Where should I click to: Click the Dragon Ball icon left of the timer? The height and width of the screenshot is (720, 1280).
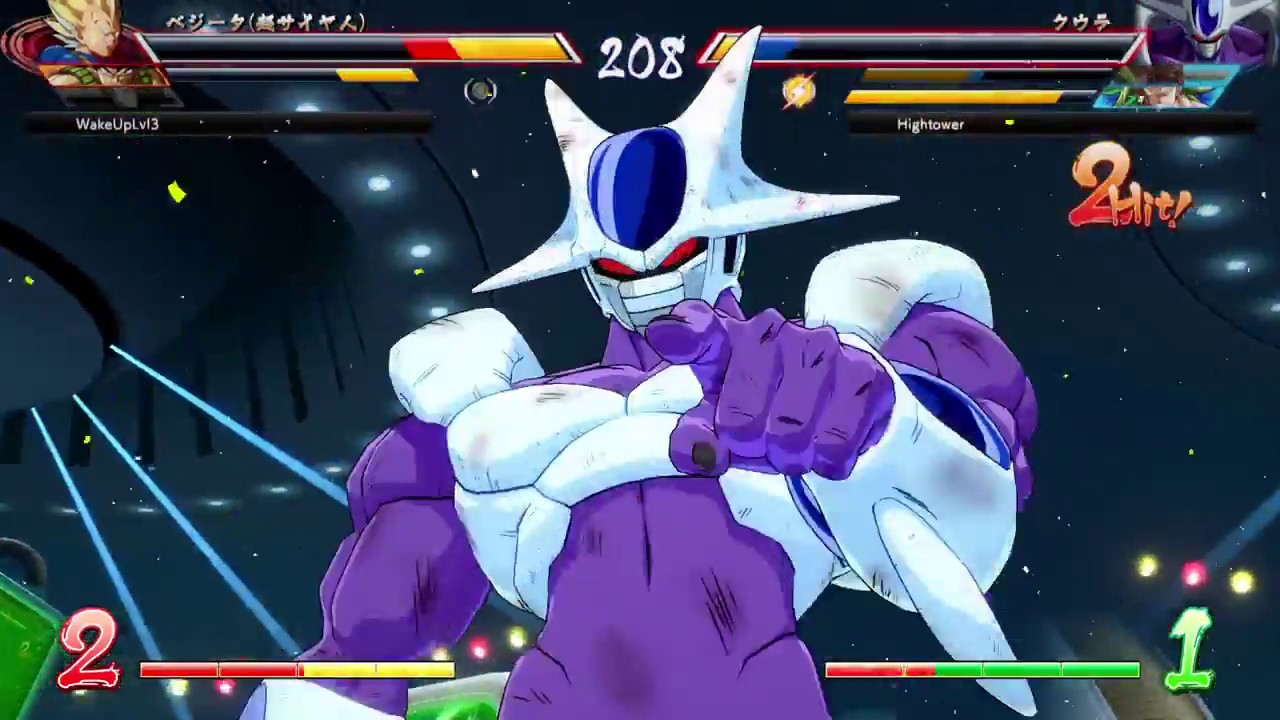tap(480, 91)
